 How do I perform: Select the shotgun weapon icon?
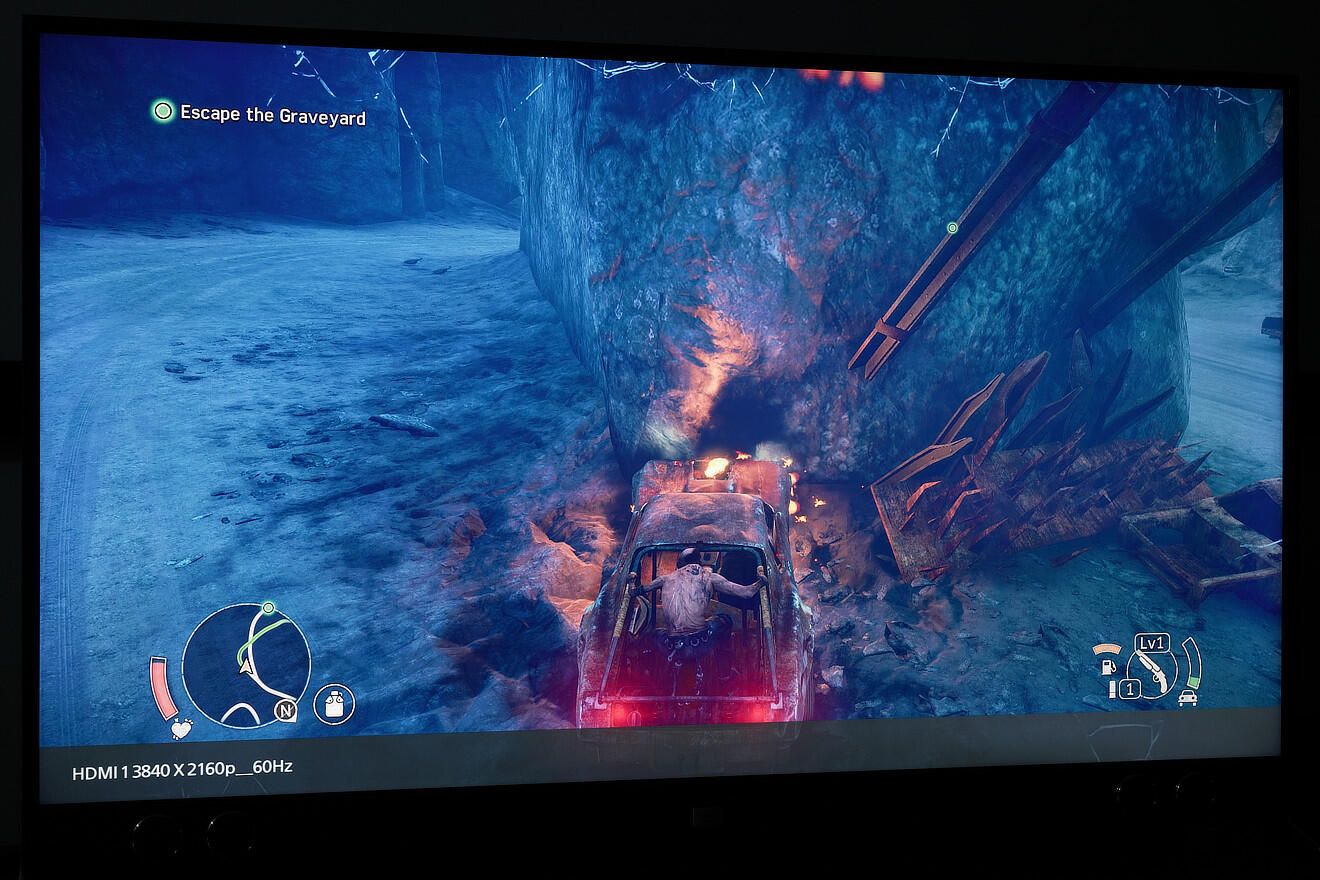(1153, 671)
